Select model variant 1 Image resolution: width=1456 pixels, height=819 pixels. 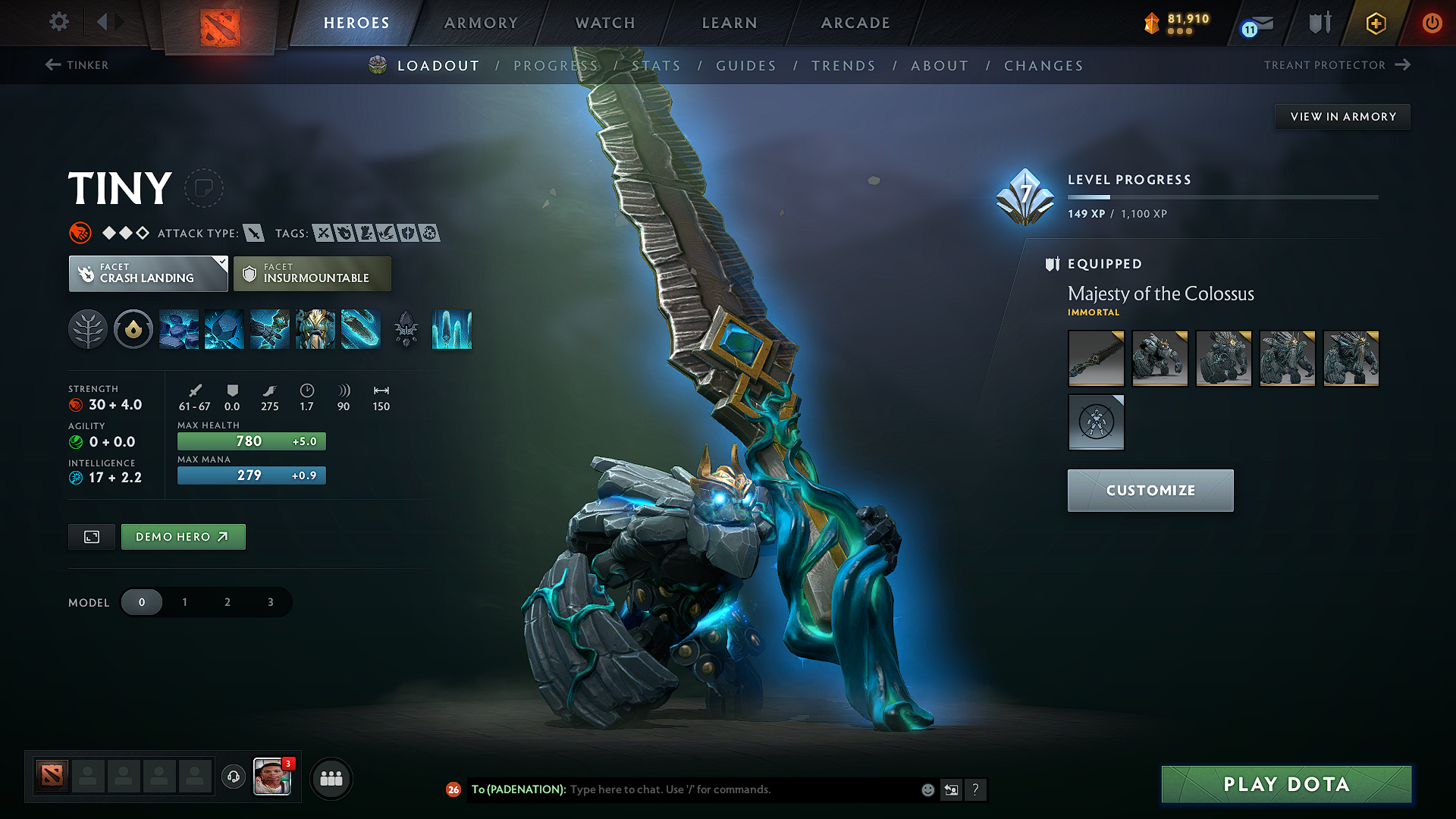(x=184, y=601)
